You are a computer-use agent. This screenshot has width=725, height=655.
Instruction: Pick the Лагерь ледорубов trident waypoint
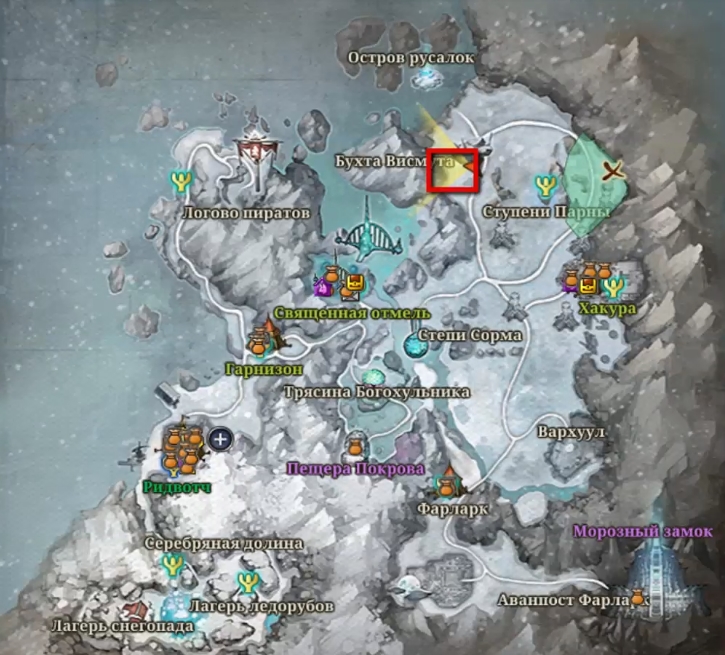[x=247, y=582]
